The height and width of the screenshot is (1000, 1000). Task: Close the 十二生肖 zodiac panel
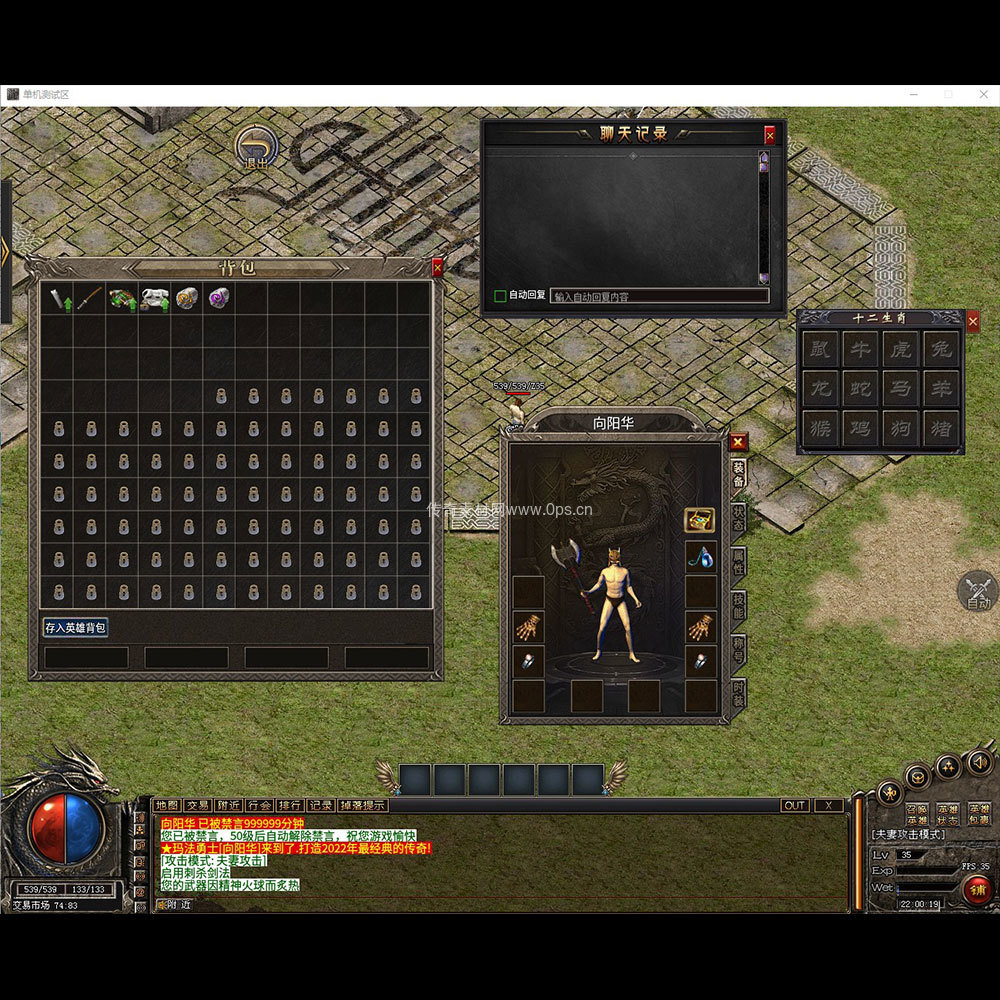[973, 321]
